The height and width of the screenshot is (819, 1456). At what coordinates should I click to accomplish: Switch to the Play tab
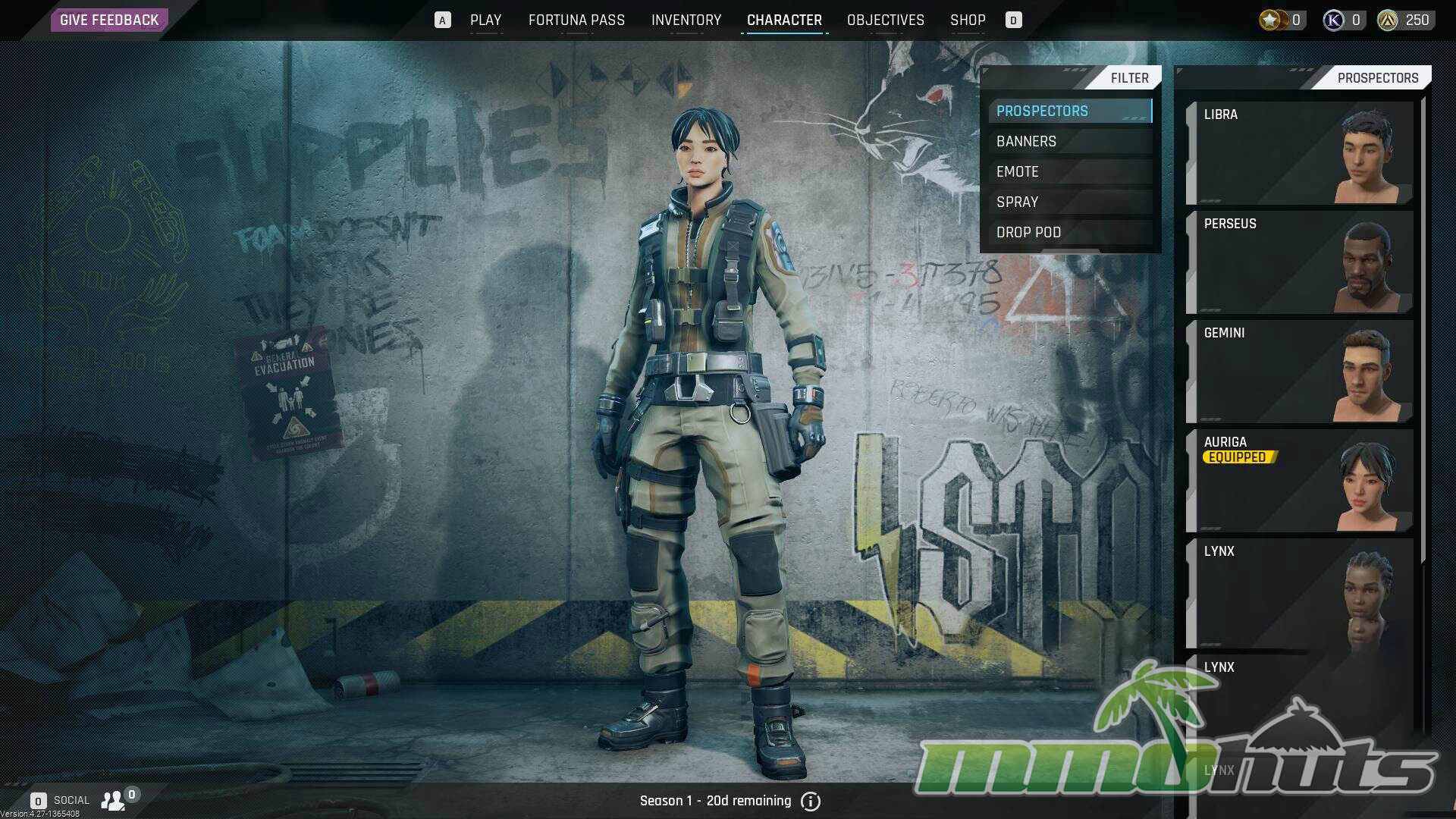[485, 20]
